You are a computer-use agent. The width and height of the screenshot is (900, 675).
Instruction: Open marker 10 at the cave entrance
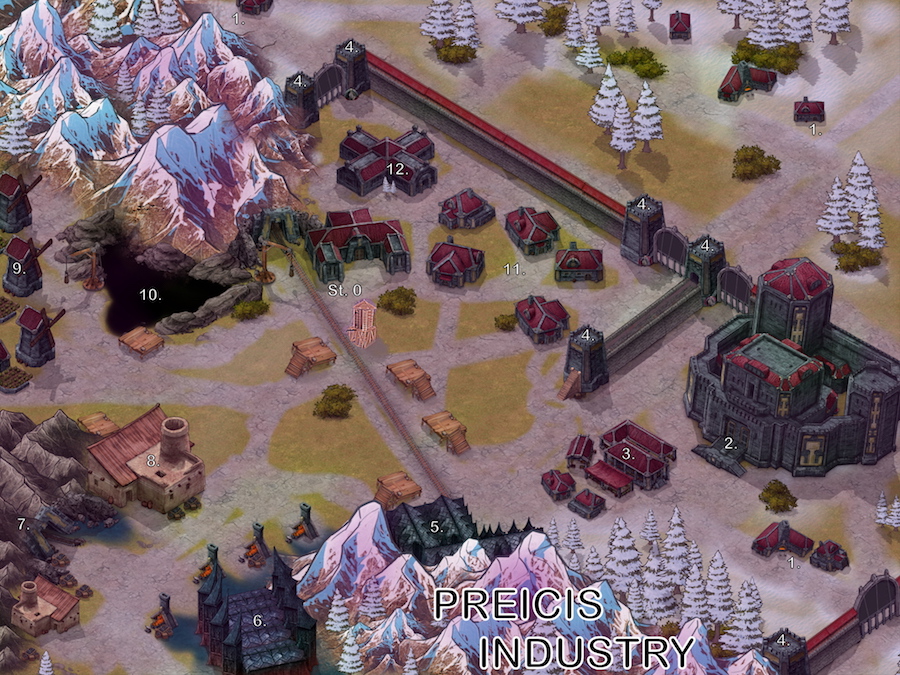coord(149,295)
